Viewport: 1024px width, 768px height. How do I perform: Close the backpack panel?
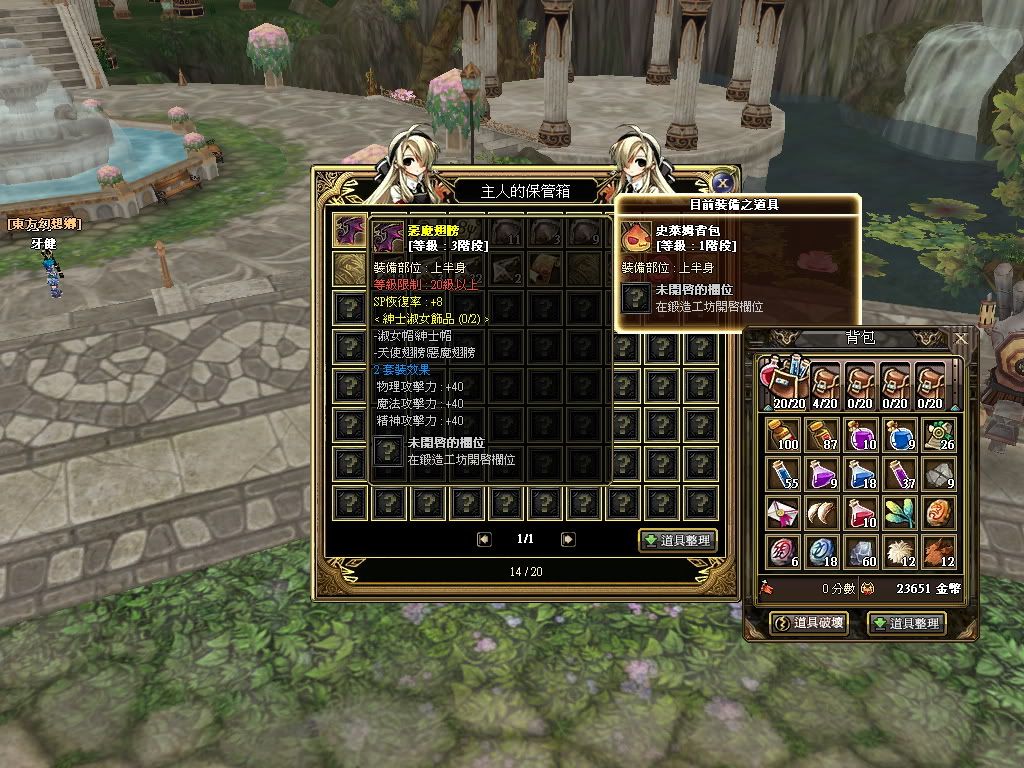[x=961, y=339]
